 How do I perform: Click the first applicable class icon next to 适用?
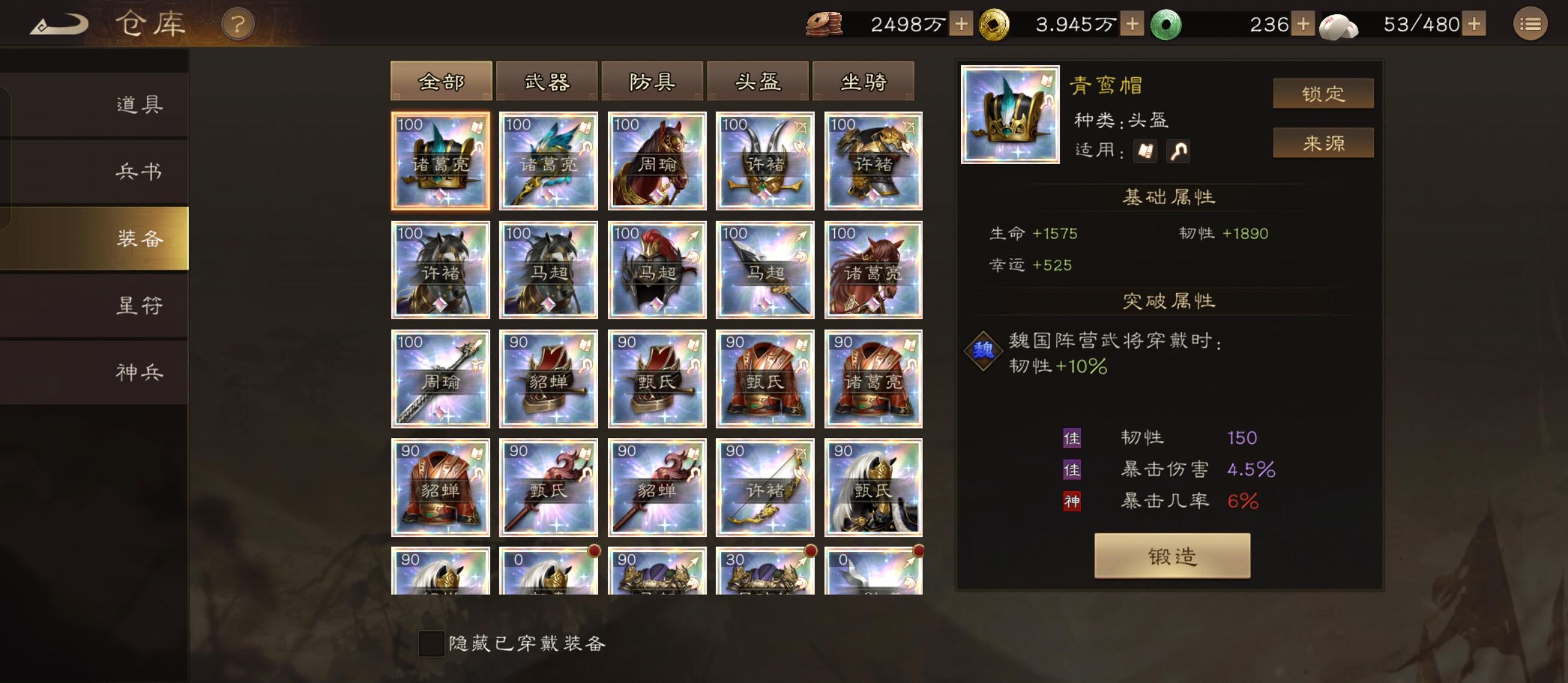point(1144,150)
